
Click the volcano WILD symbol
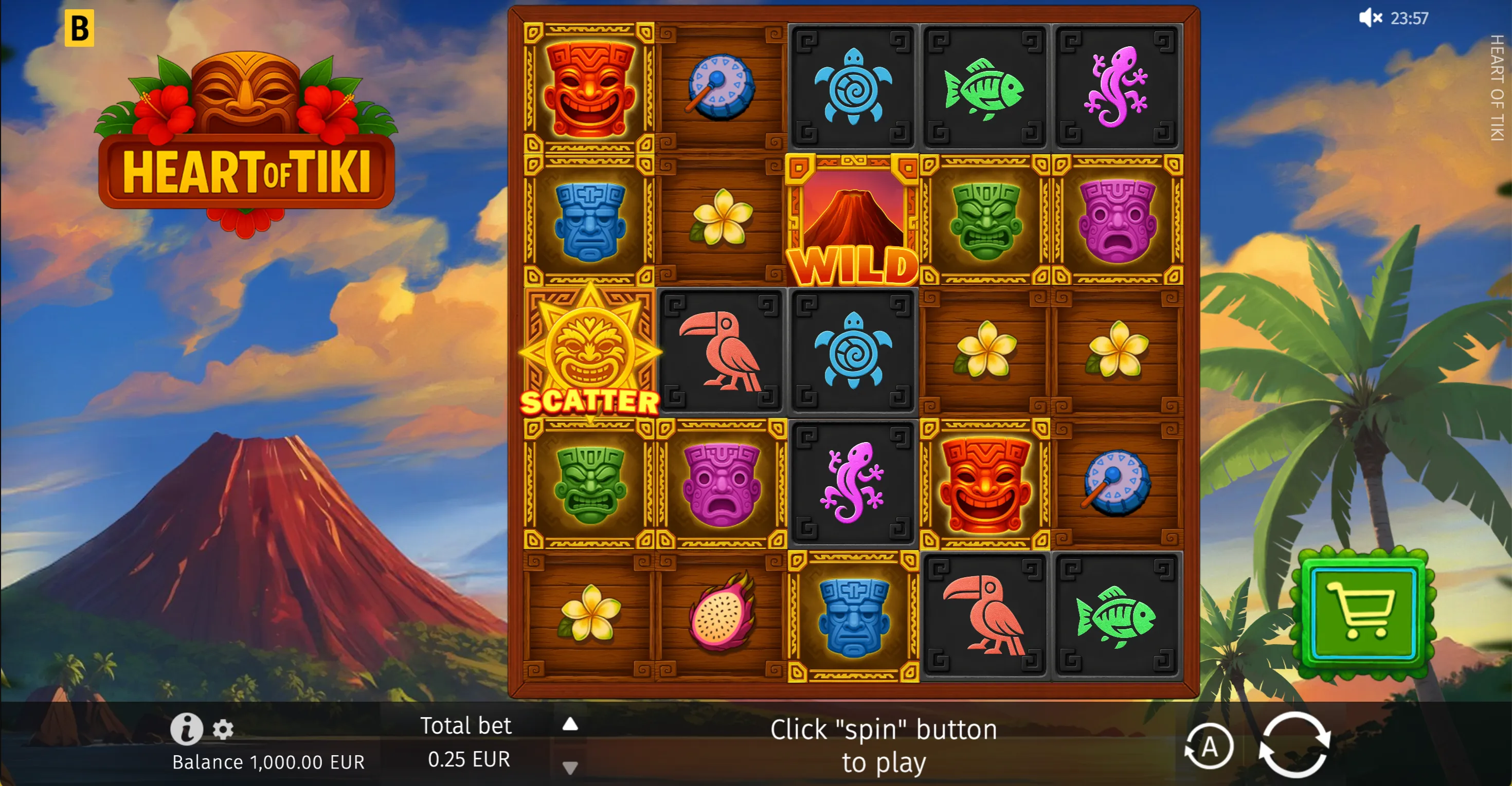(853, 217)
